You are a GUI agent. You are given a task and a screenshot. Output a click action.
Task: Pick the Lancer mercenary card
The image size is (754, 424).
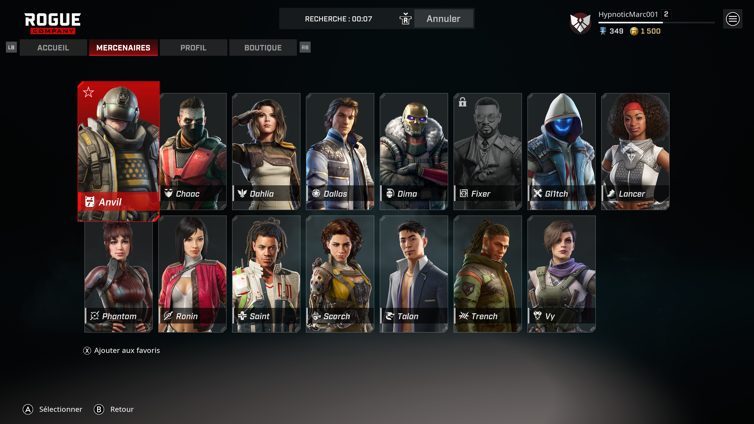pyautogui.click(x=635, y=150)
